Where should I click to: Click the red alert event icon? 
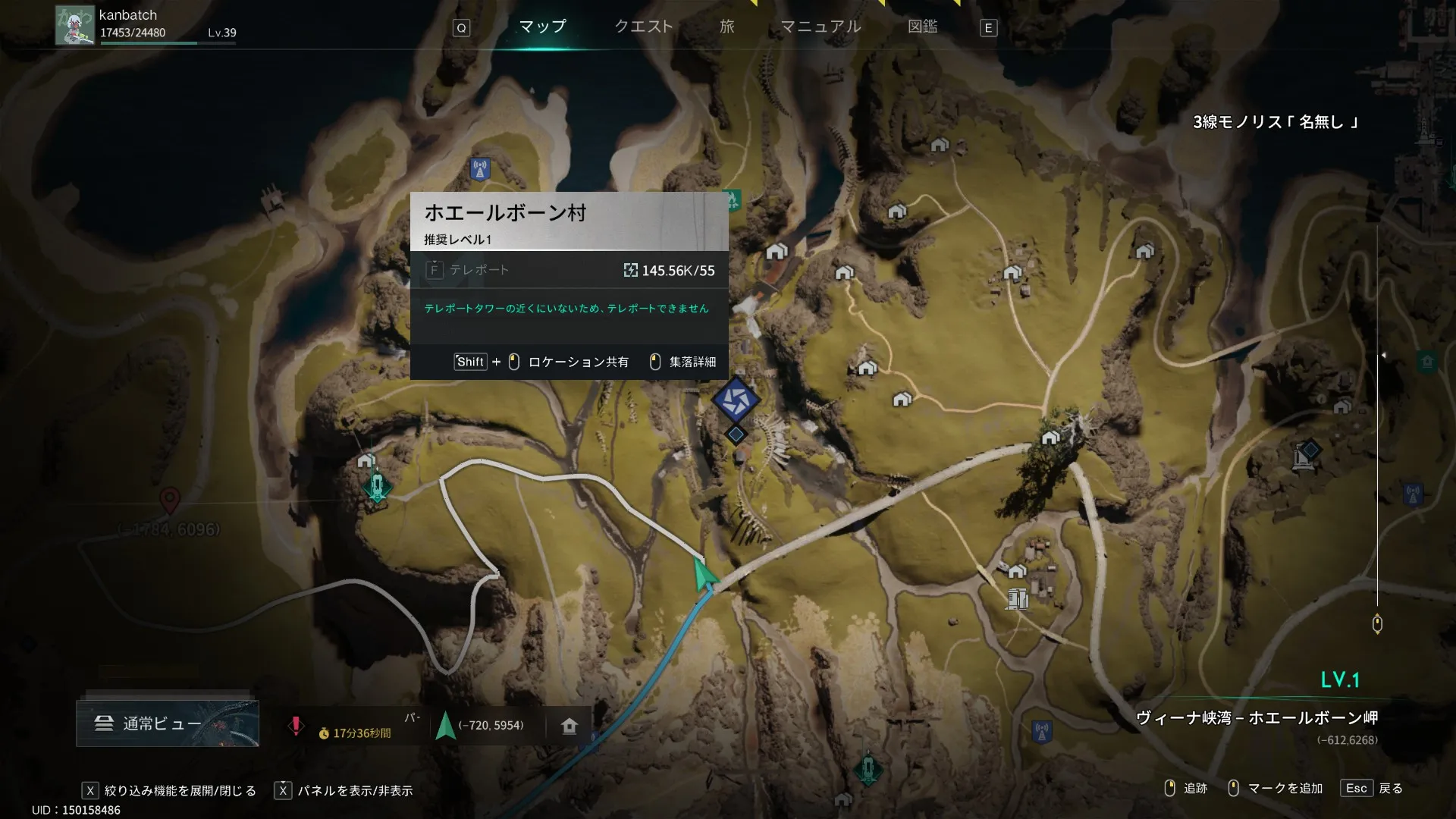point(296,726)
